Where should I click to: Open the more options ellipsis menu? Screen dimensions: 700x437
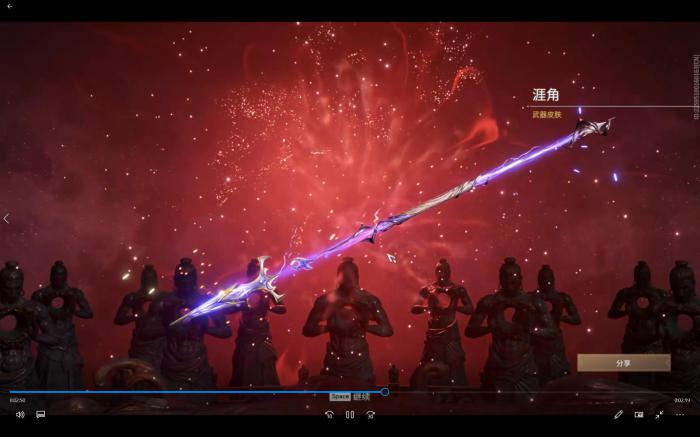point(680,414)
